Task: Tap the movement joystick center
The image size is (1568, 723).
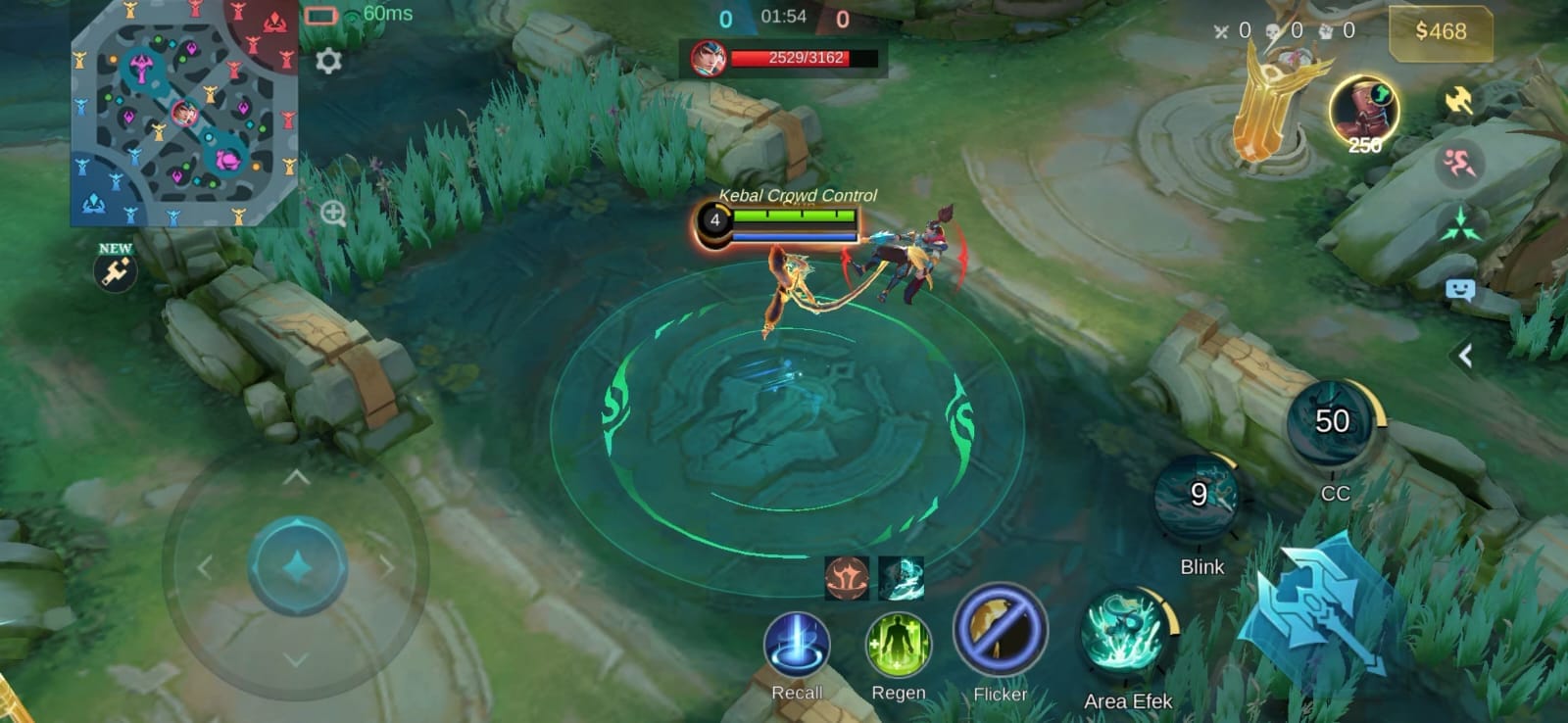Action: (x=297, y=567)
